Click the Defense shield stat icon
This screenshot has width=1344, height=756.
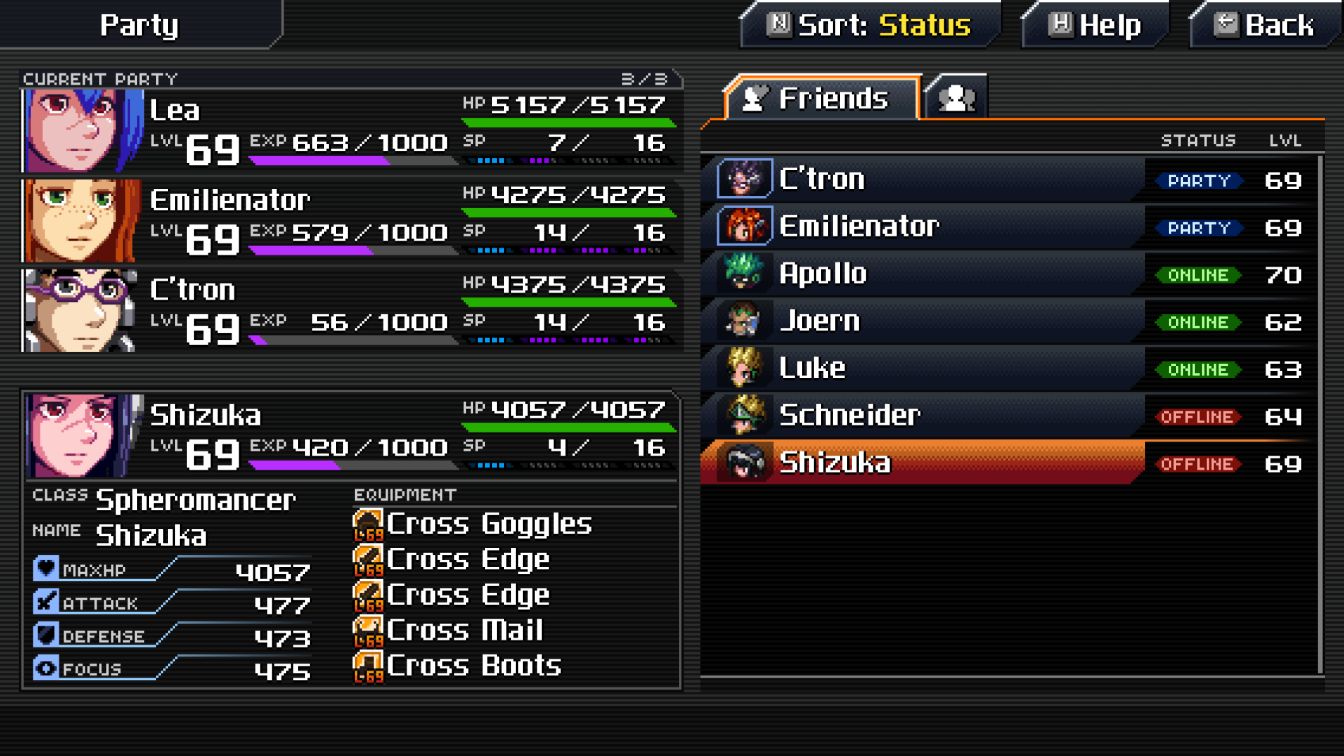tap(44, 635)
